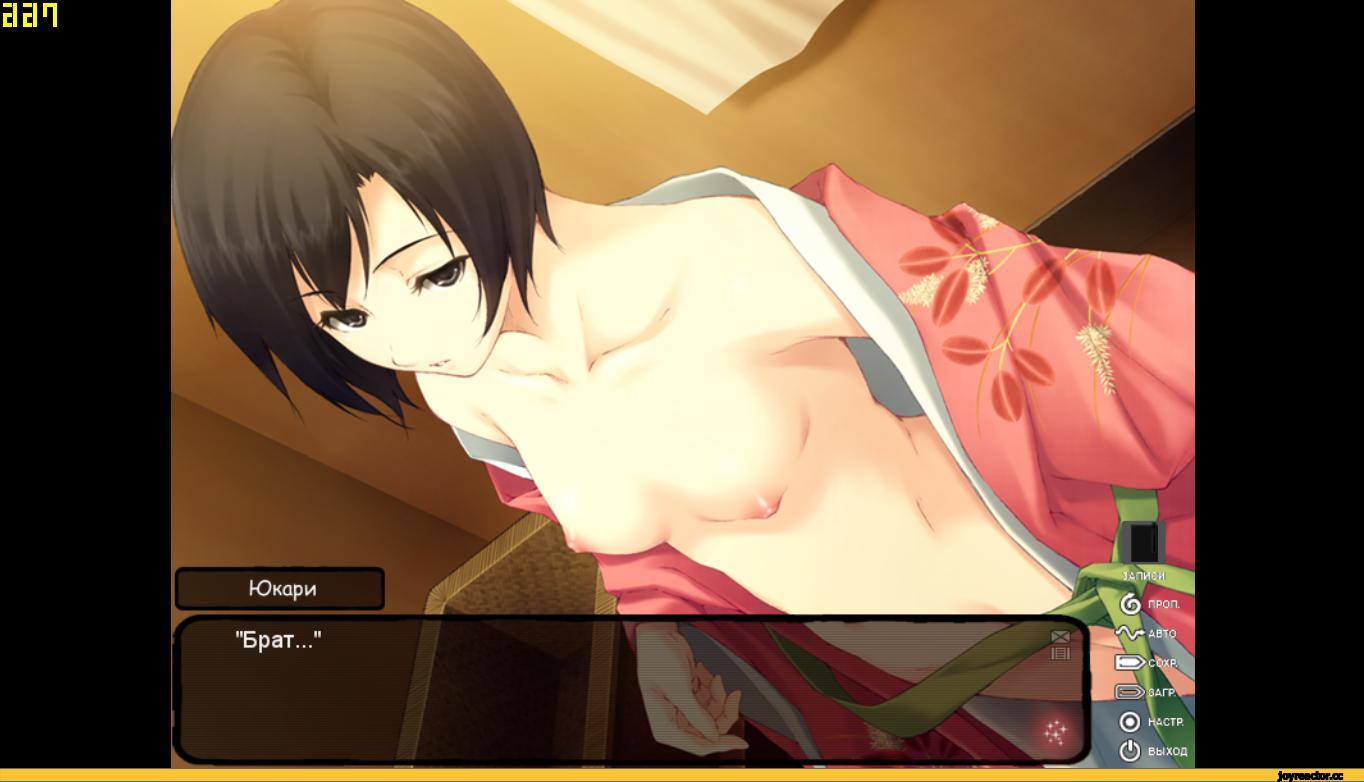Screen dimensions: 1364x782
Task: Click the small list icon in the dialogue box
Action: coord(1060,653)
